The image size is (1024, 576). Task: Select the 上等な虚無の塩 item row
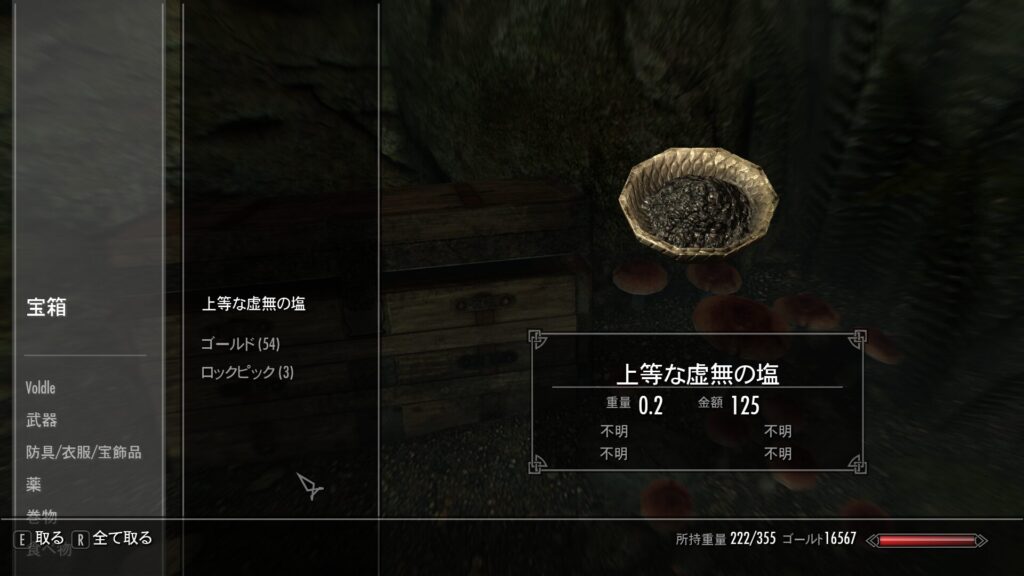[x=253, y=304]
